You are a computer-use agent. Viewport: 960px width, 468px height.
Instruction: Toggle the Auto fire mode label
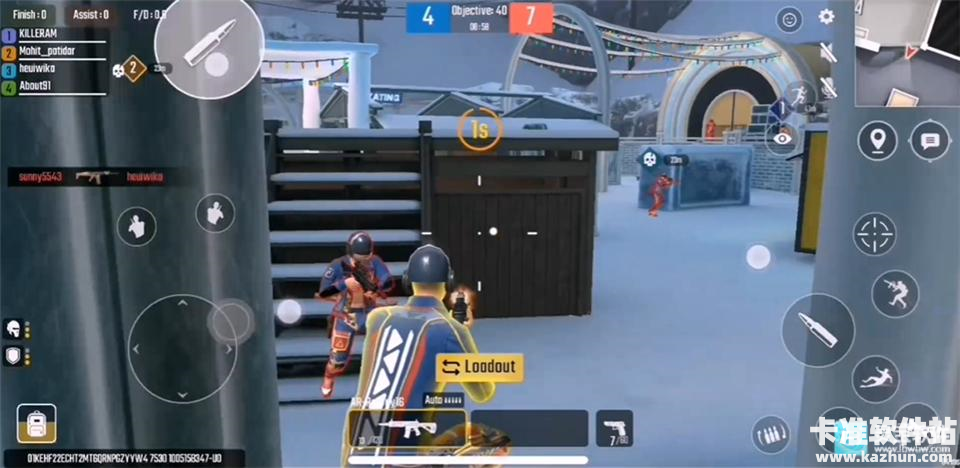click(x=440, y=398)
